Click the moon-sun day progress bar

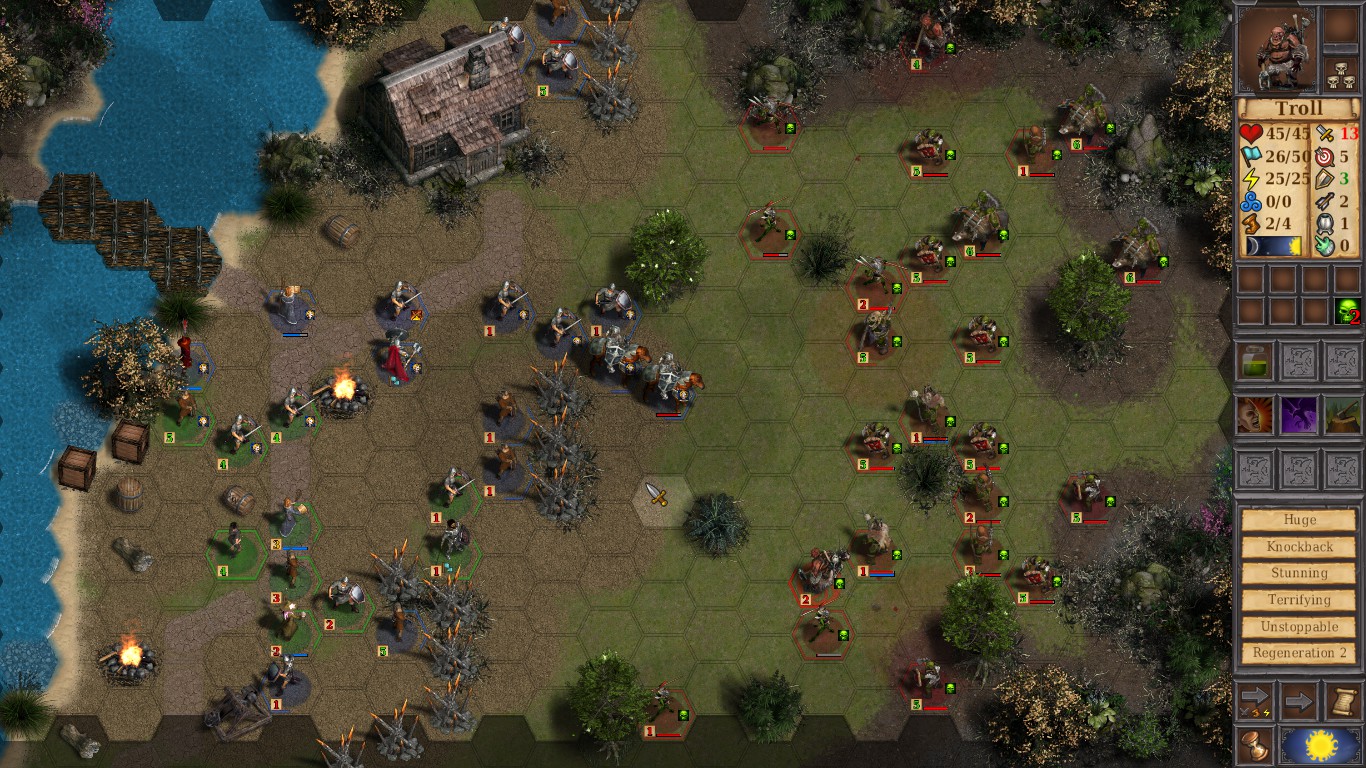[1272, 244]
